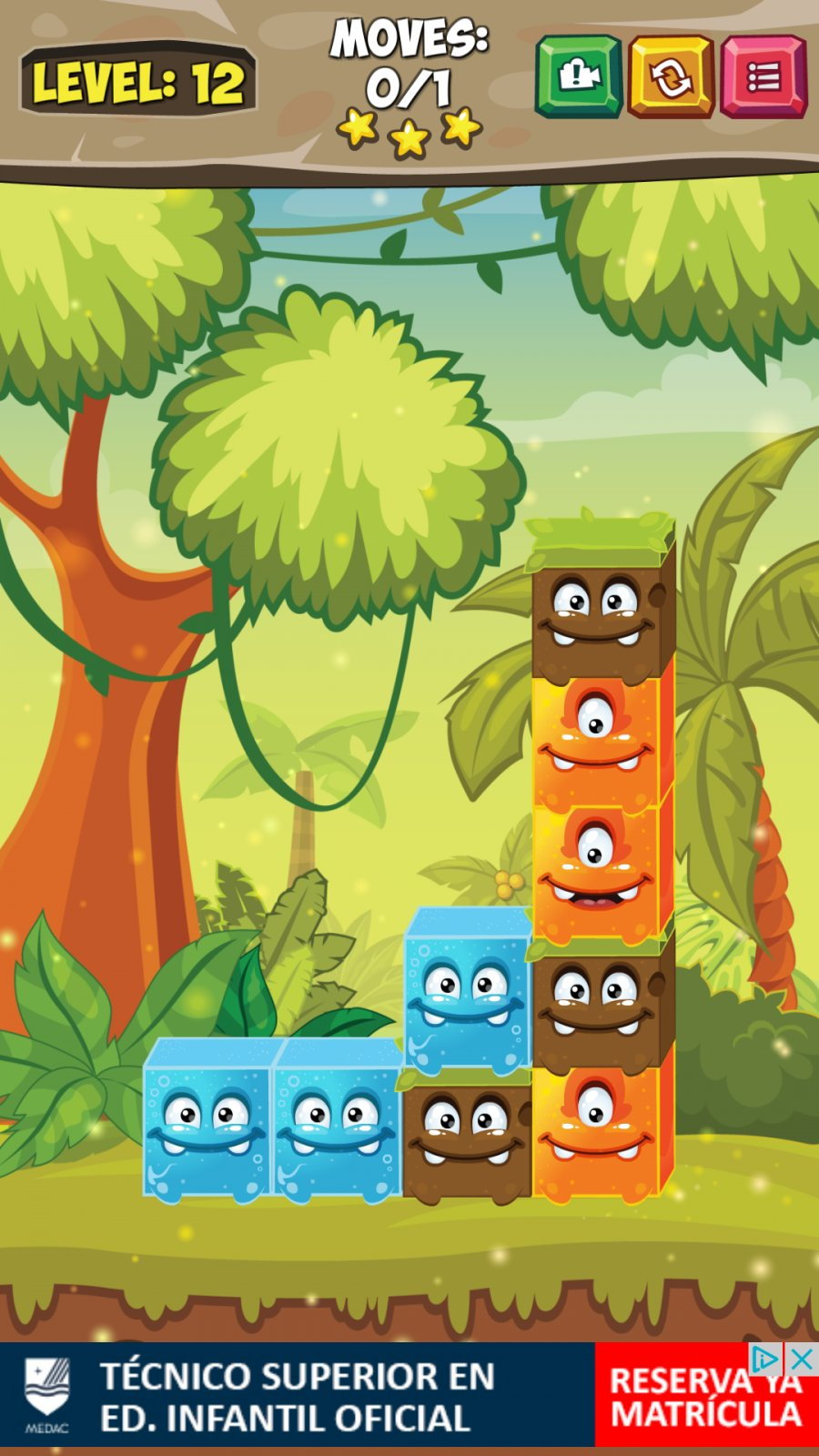This screenshot has width=819, height=1456.
Task: Watch the video hint with green camera button
Action: 578,76
